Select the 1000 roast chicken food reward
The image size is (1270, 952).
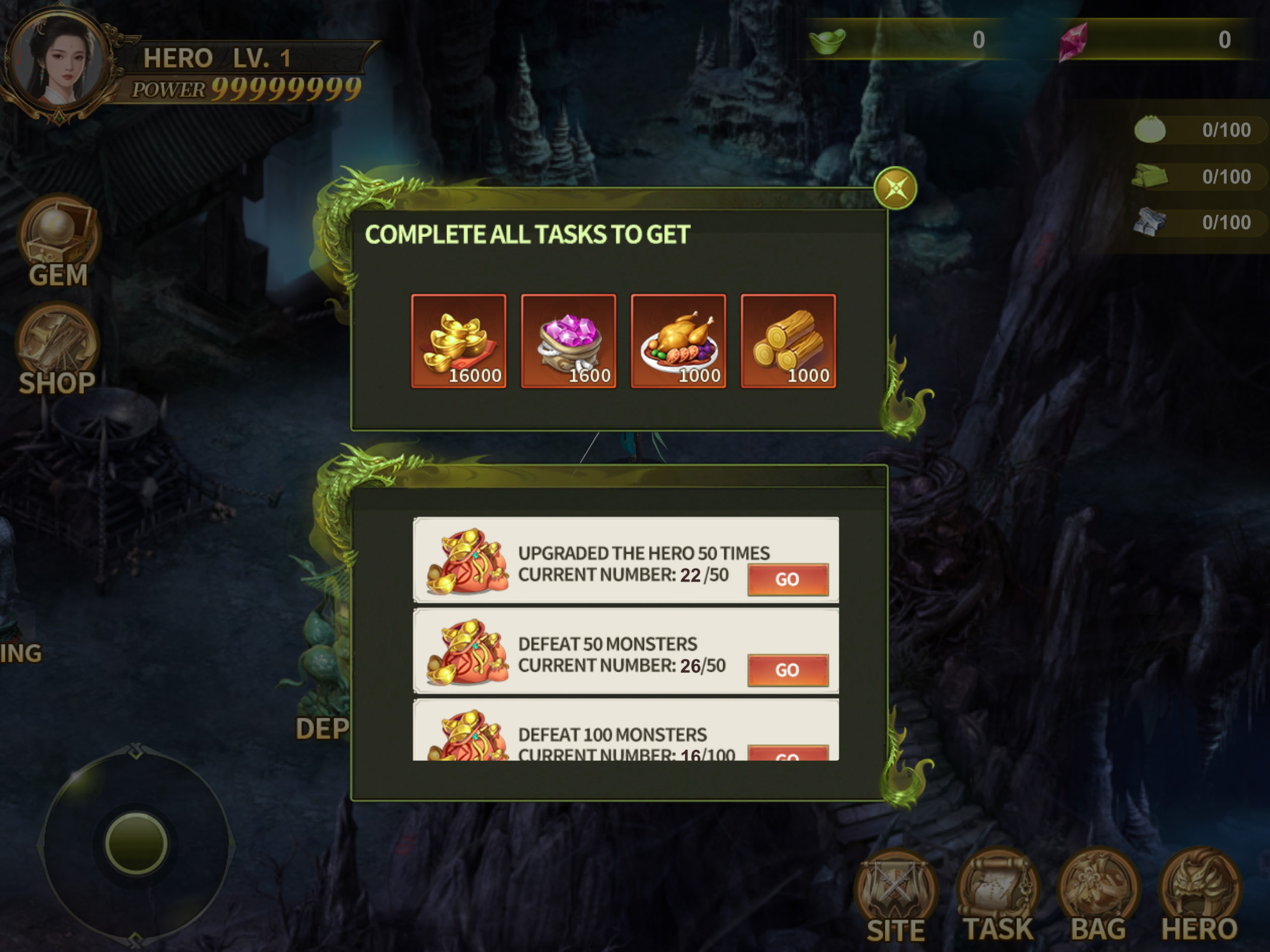point(678,342)
